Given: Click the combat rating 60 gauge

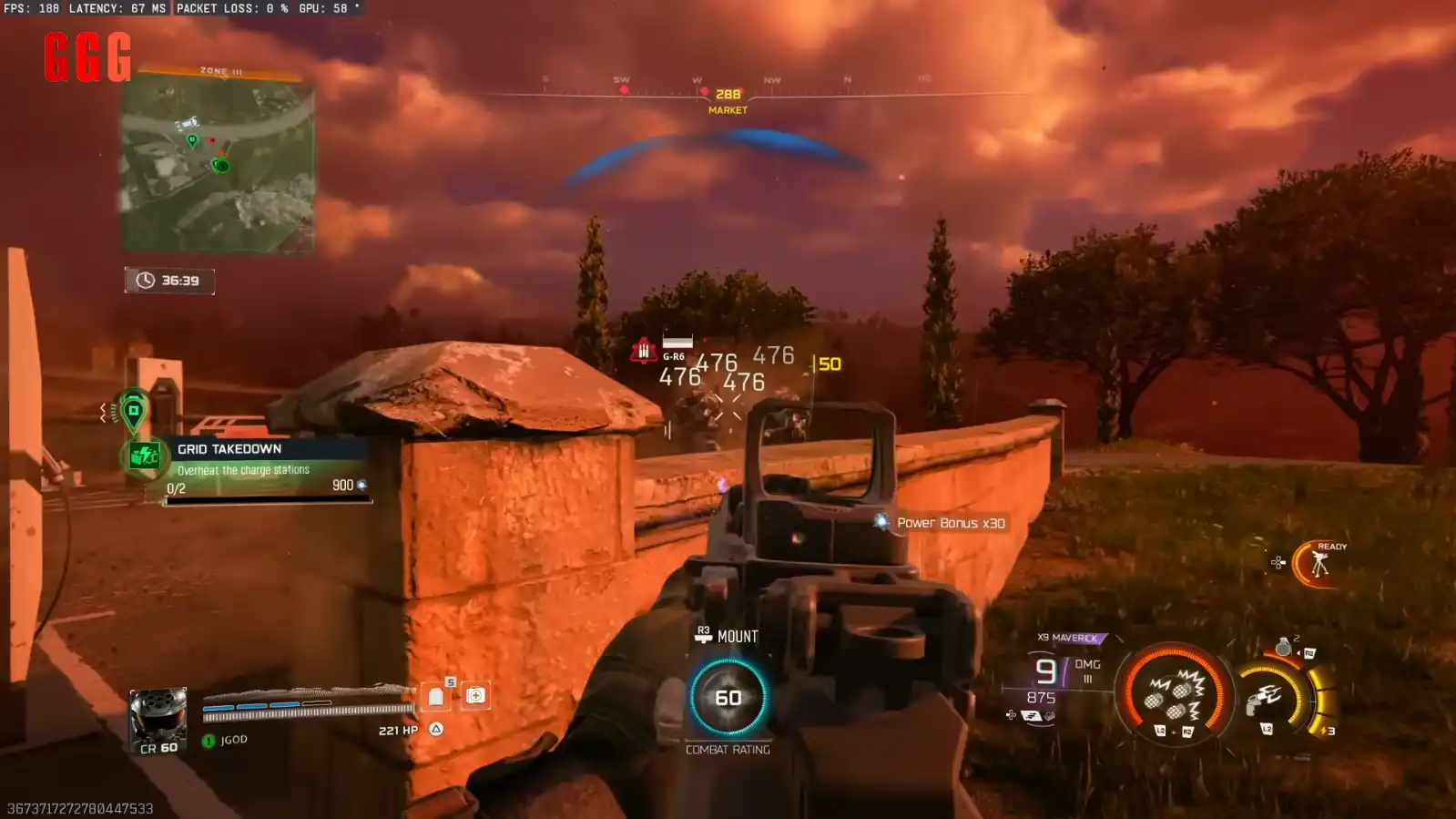Looking at the screenshot, I should [728, 698].
